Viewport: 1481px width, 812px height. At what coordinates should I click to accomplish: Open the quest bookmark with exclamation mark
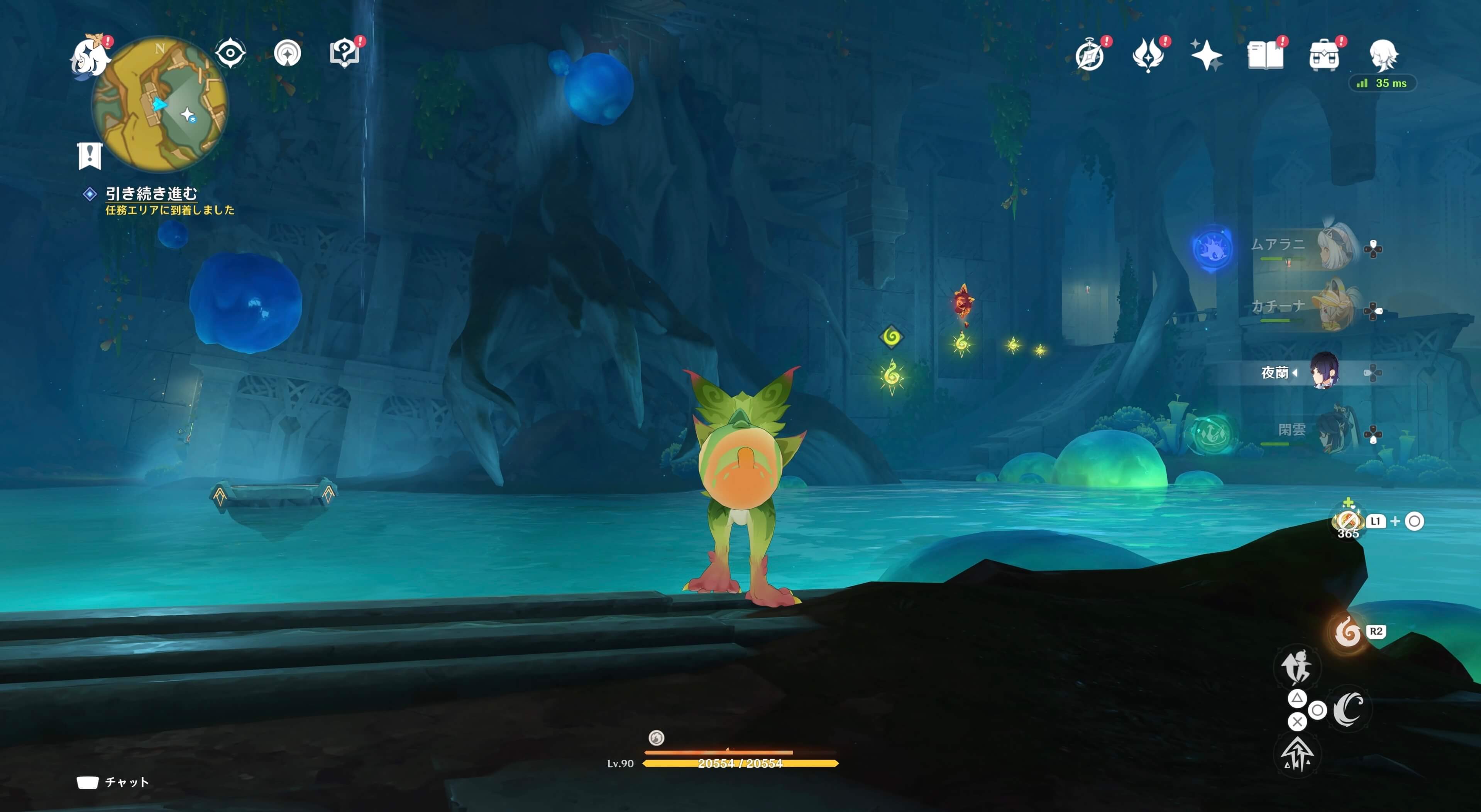90,156
